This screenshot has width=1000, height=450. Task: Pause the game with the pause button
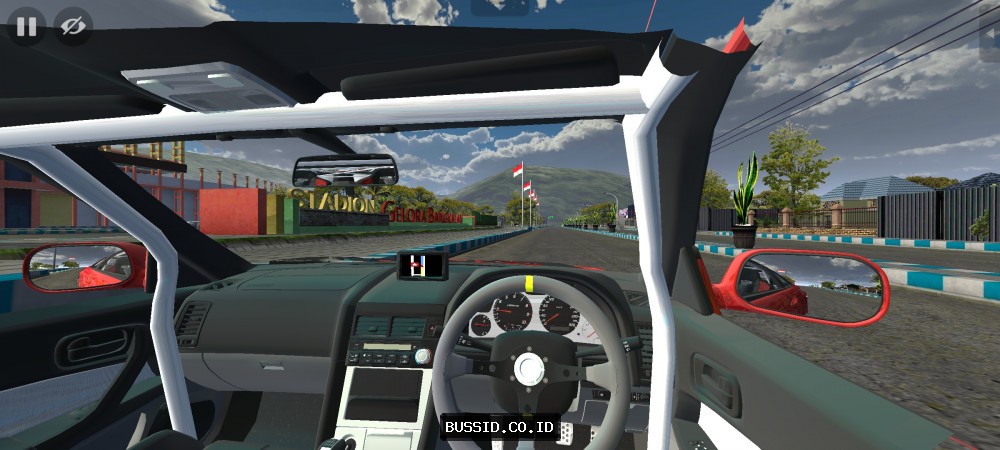pyautogui.click(x=26, y=26)
